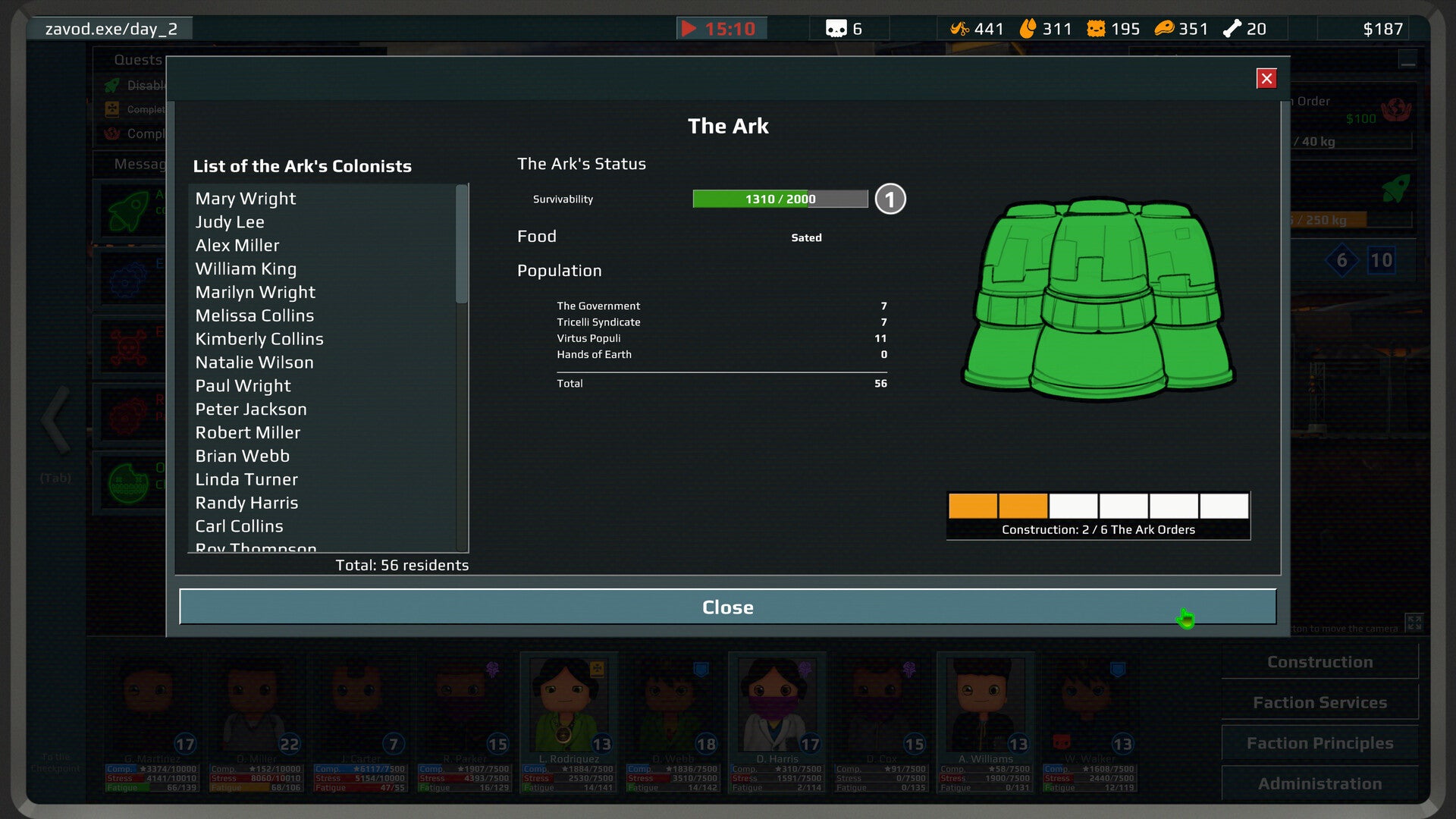Image resolution: width=1456 pixels, height=819 pixels.
Task: Click the colonist list scrollbar
Action: click(x=461, y=244)
